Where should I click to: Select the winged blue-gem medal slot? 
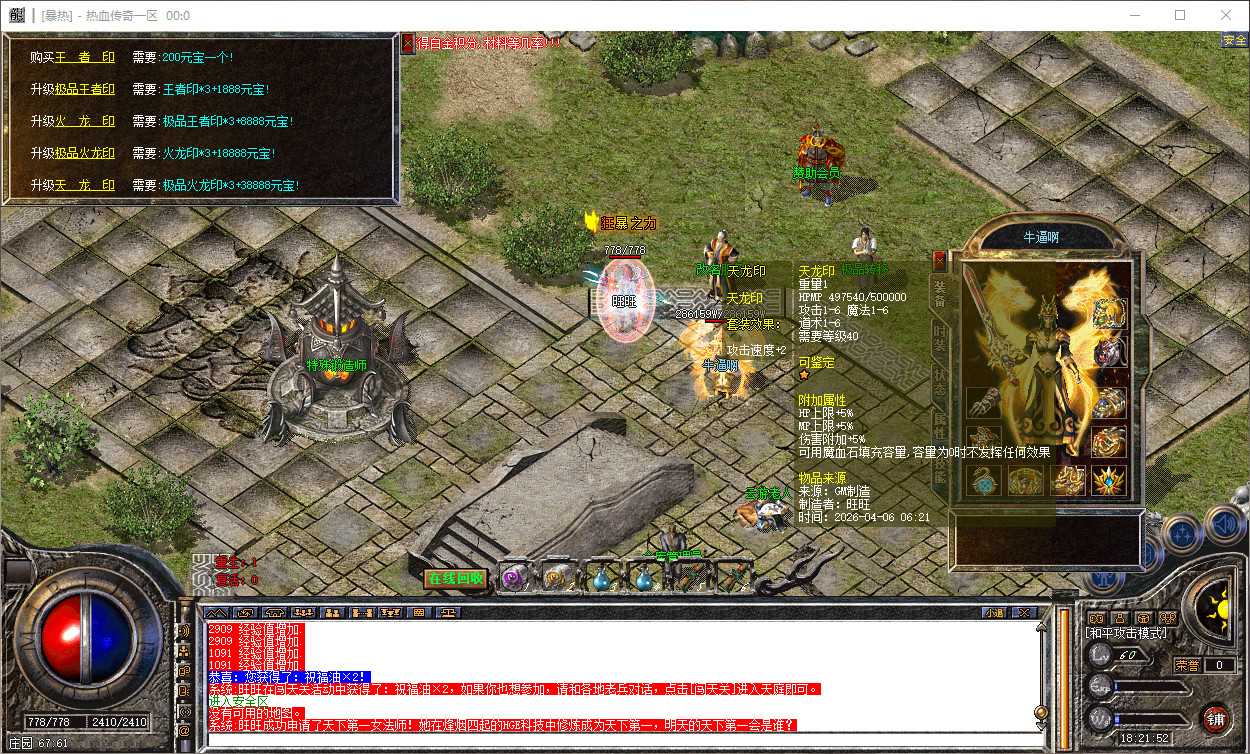pos(1107,480)
